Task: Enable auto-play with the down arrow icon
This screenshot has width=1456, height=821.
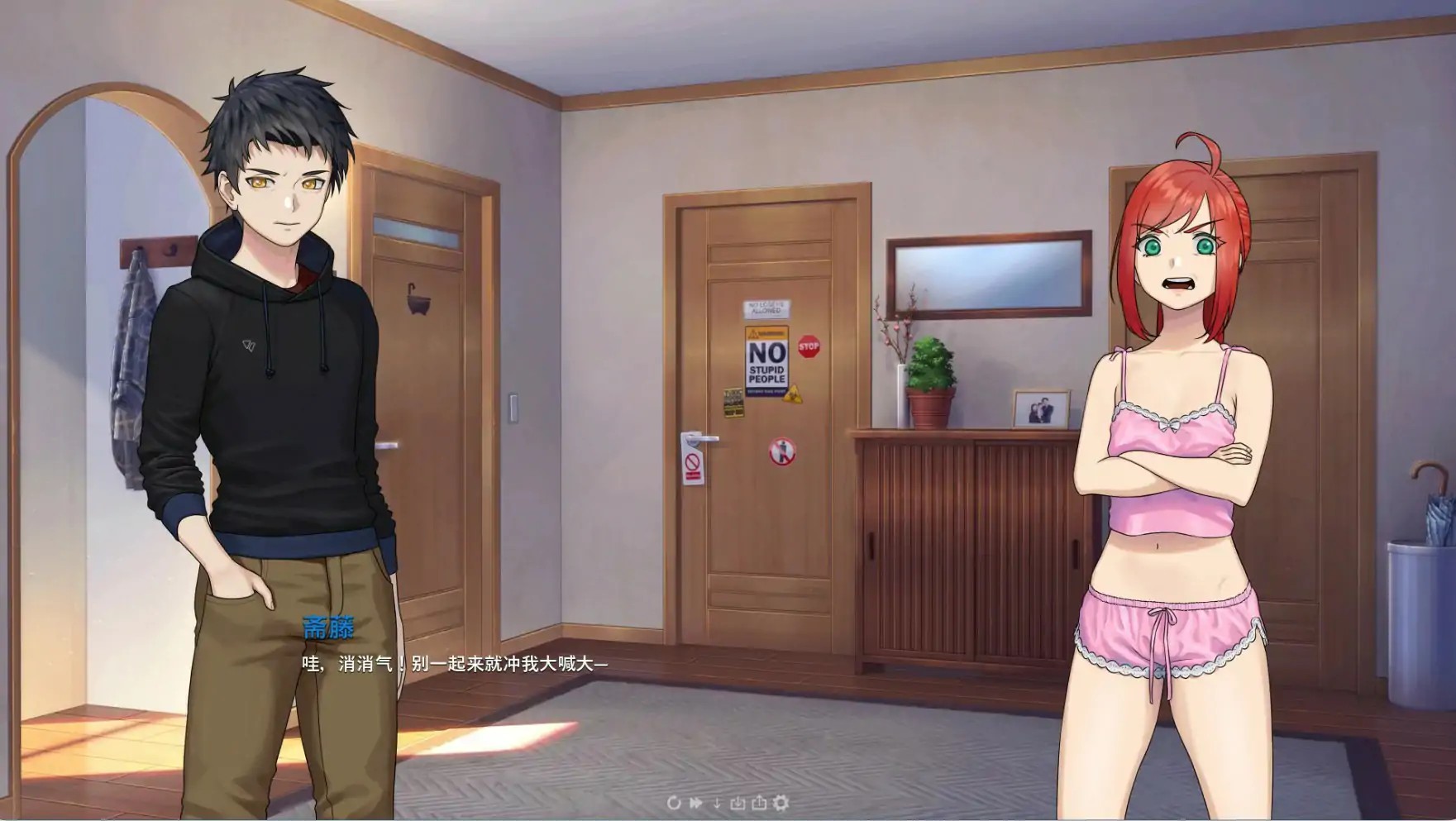Action: point(716,803)
